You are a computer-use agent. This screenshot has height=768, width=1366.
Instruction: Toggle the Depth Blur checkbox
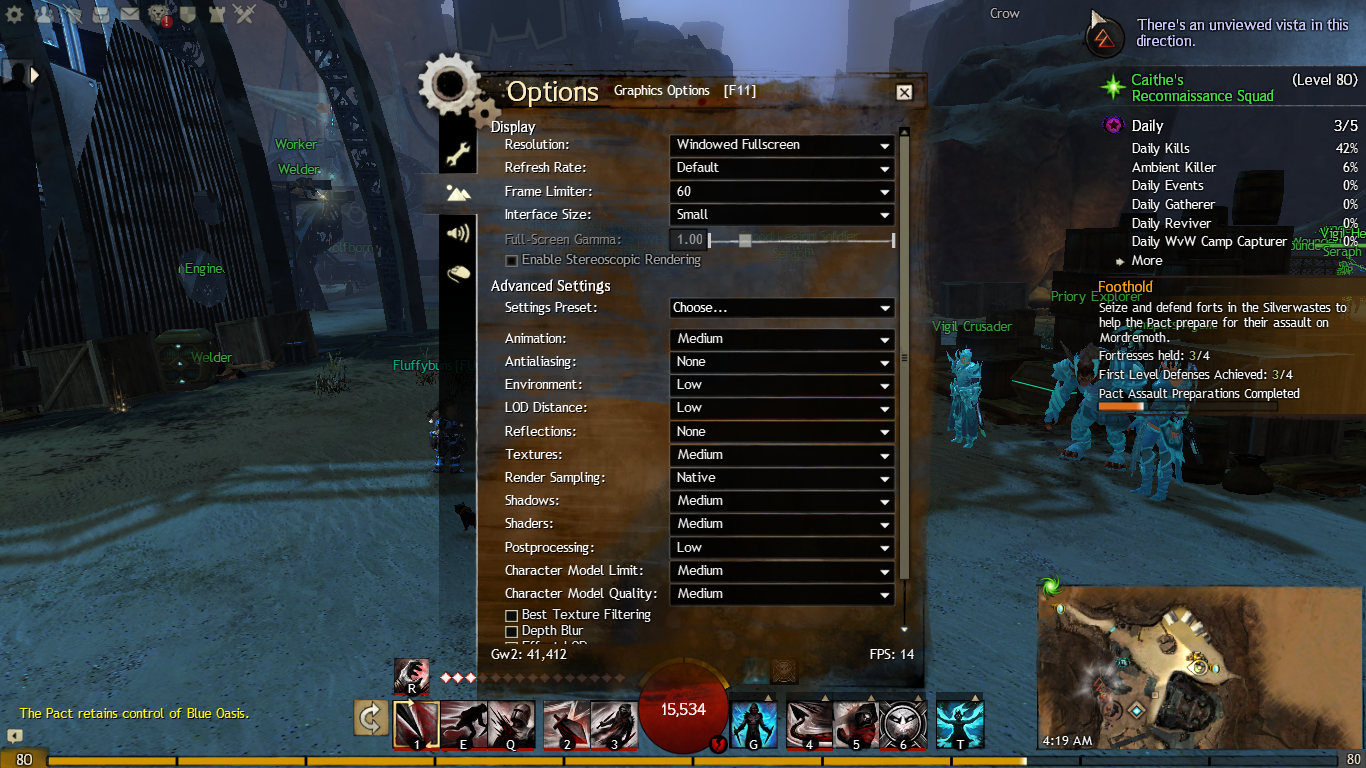tap(512, 632)
